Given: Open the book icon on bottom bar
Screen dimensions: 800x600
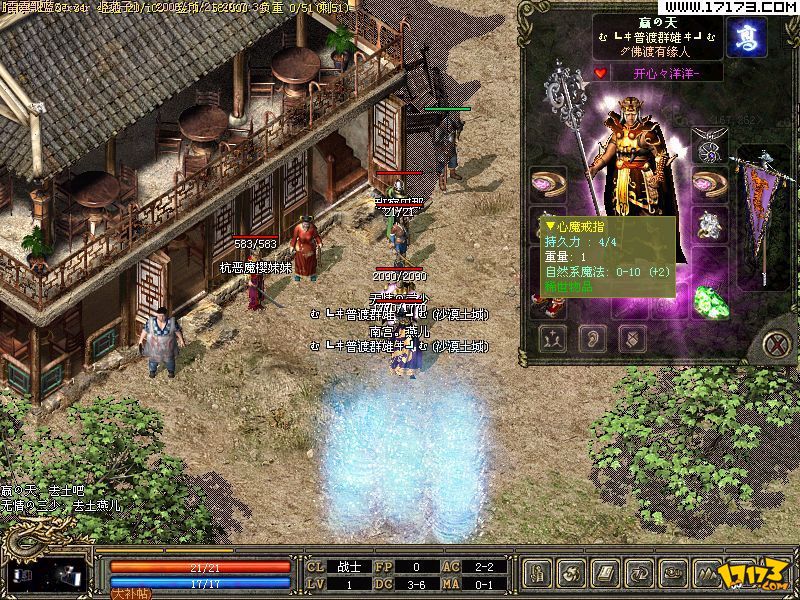Looking at the screenshot, I should point(604,574).
